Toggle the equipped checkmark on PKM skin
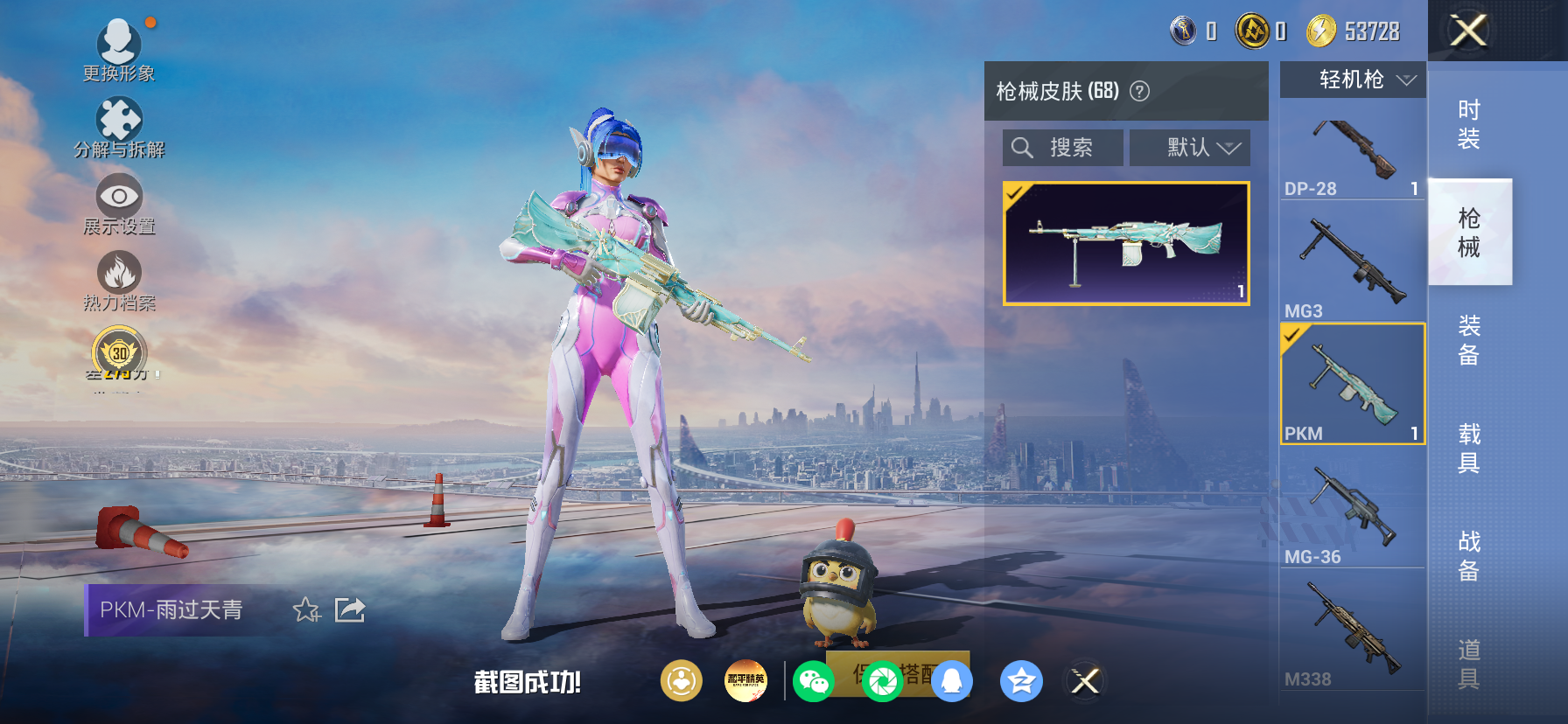 coord(1293,335)
